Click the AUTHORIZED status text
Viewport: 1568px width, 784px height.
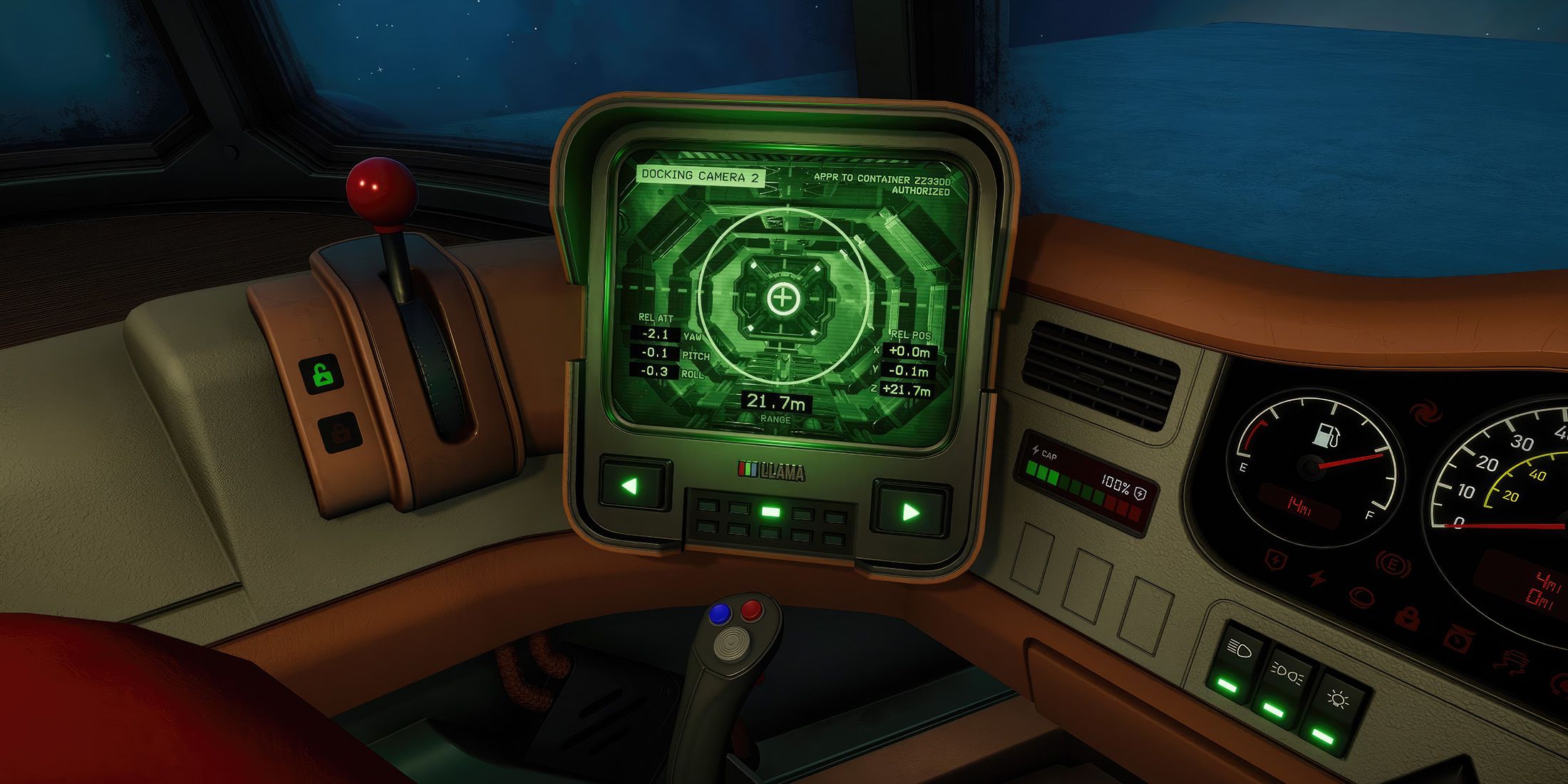point(921,192)
